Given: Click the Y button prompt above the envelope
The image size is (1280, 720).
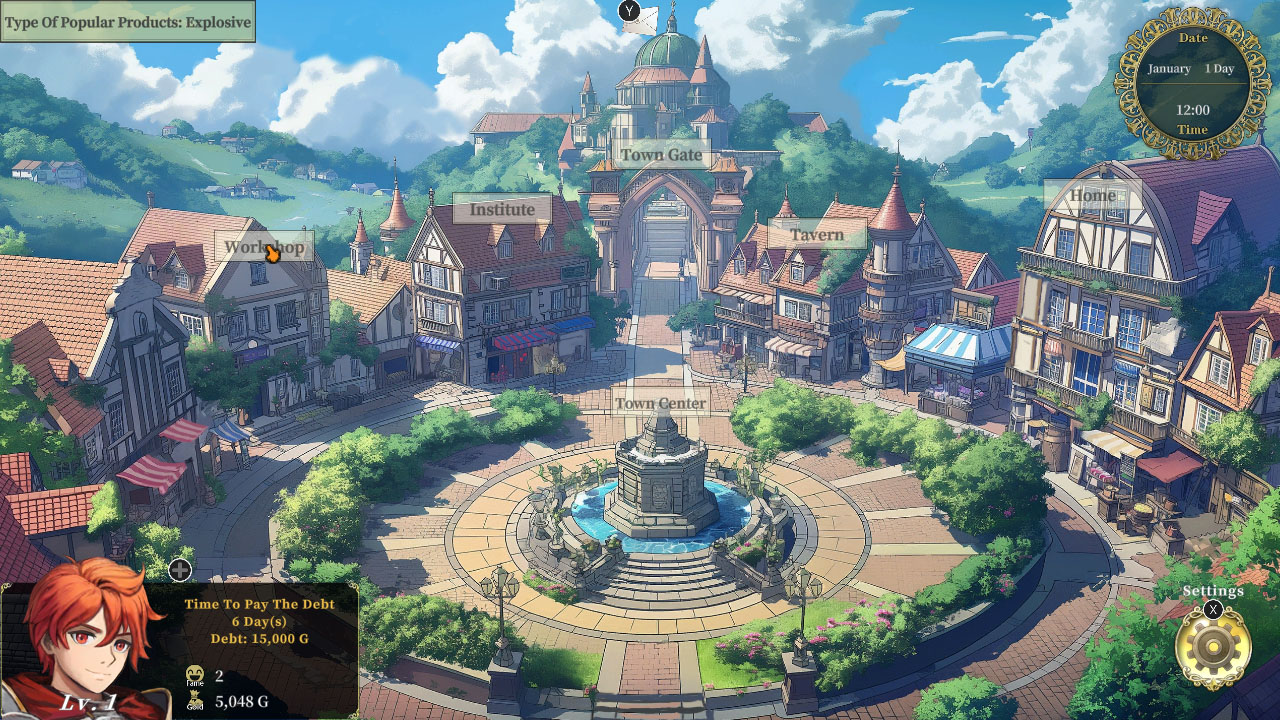Looking at the screenshot, I should (x=630, y=8).
